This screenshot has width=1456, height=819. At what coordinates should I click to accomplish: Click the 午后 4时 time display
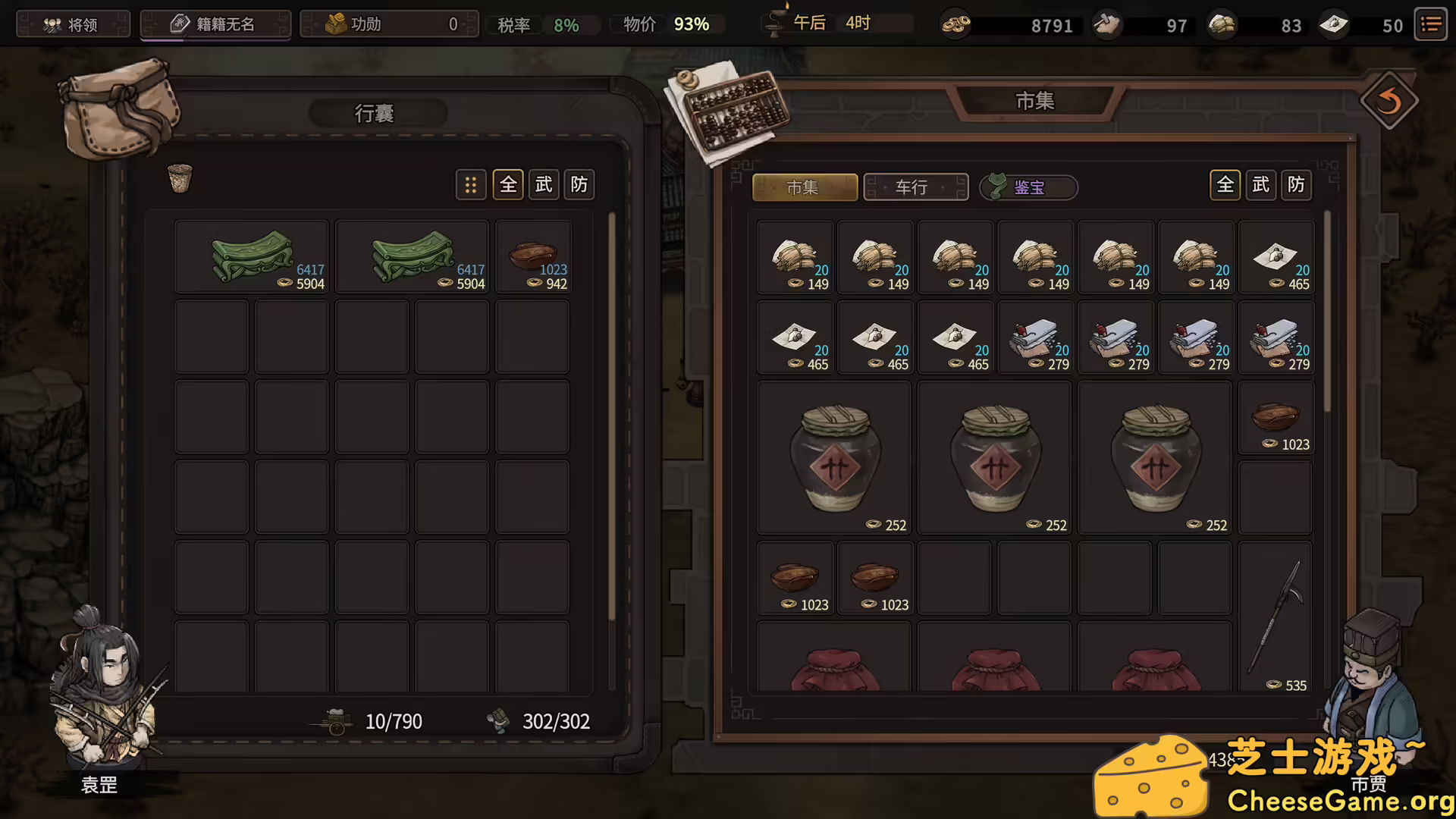834,23
